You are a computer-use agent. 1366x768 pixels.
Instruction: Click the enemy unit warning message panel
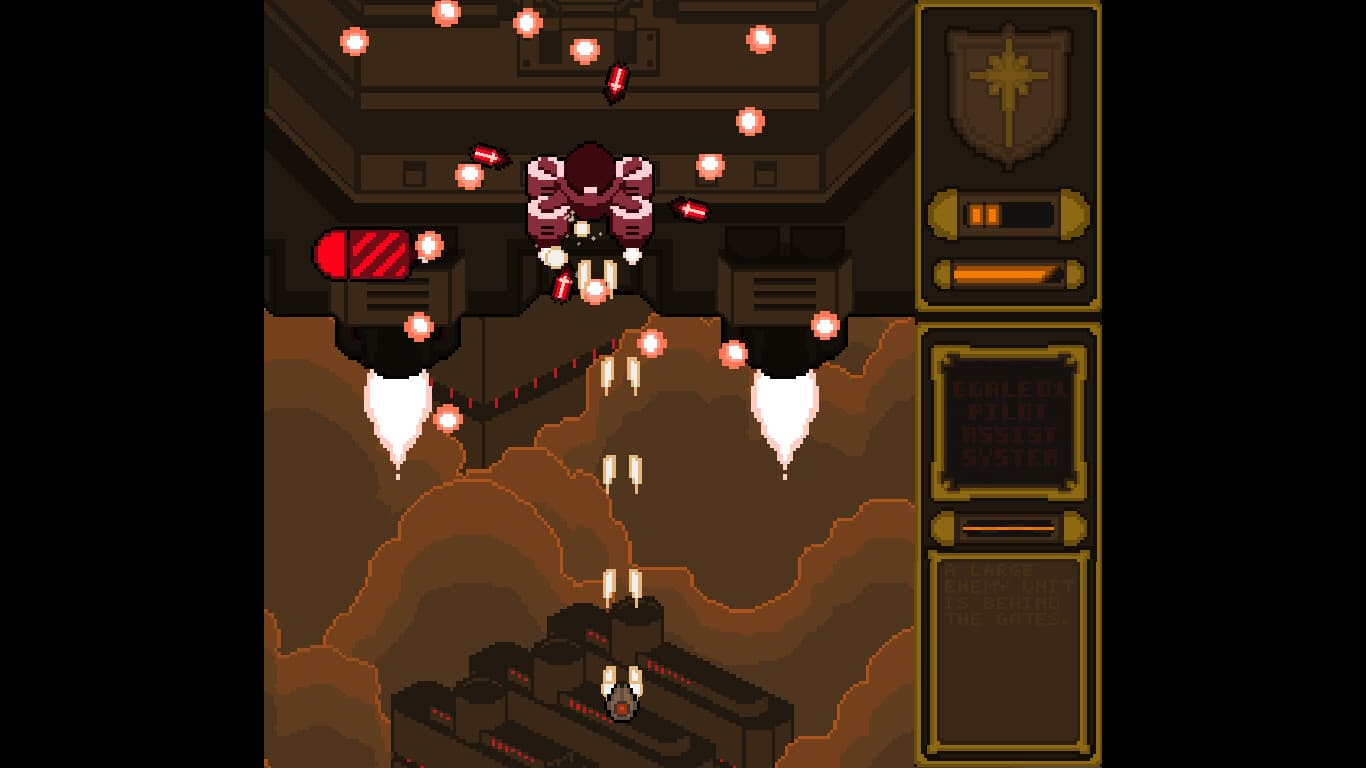1008,650
